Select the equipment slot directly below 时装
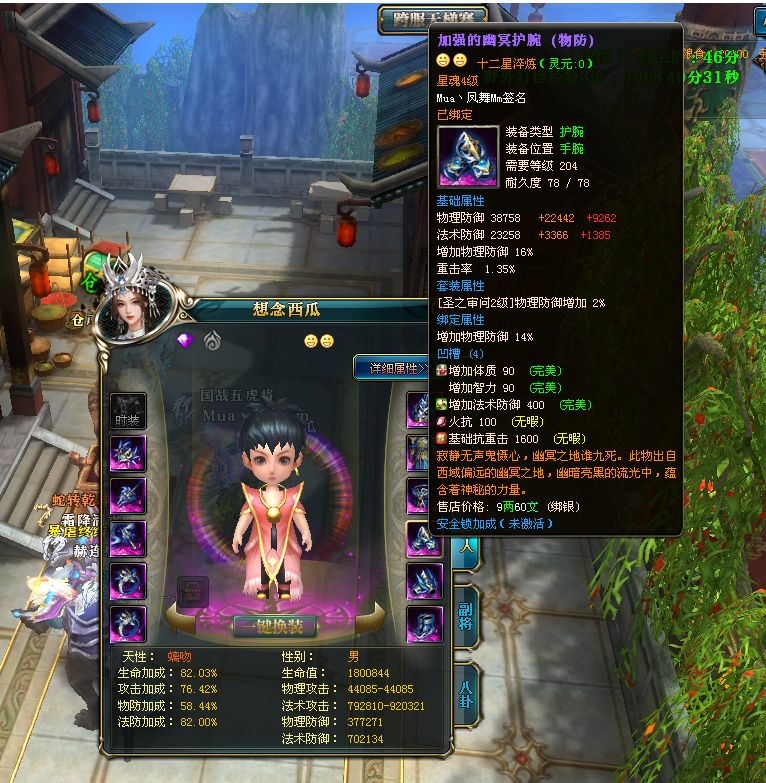766x783 pixels. coord(127,453)
